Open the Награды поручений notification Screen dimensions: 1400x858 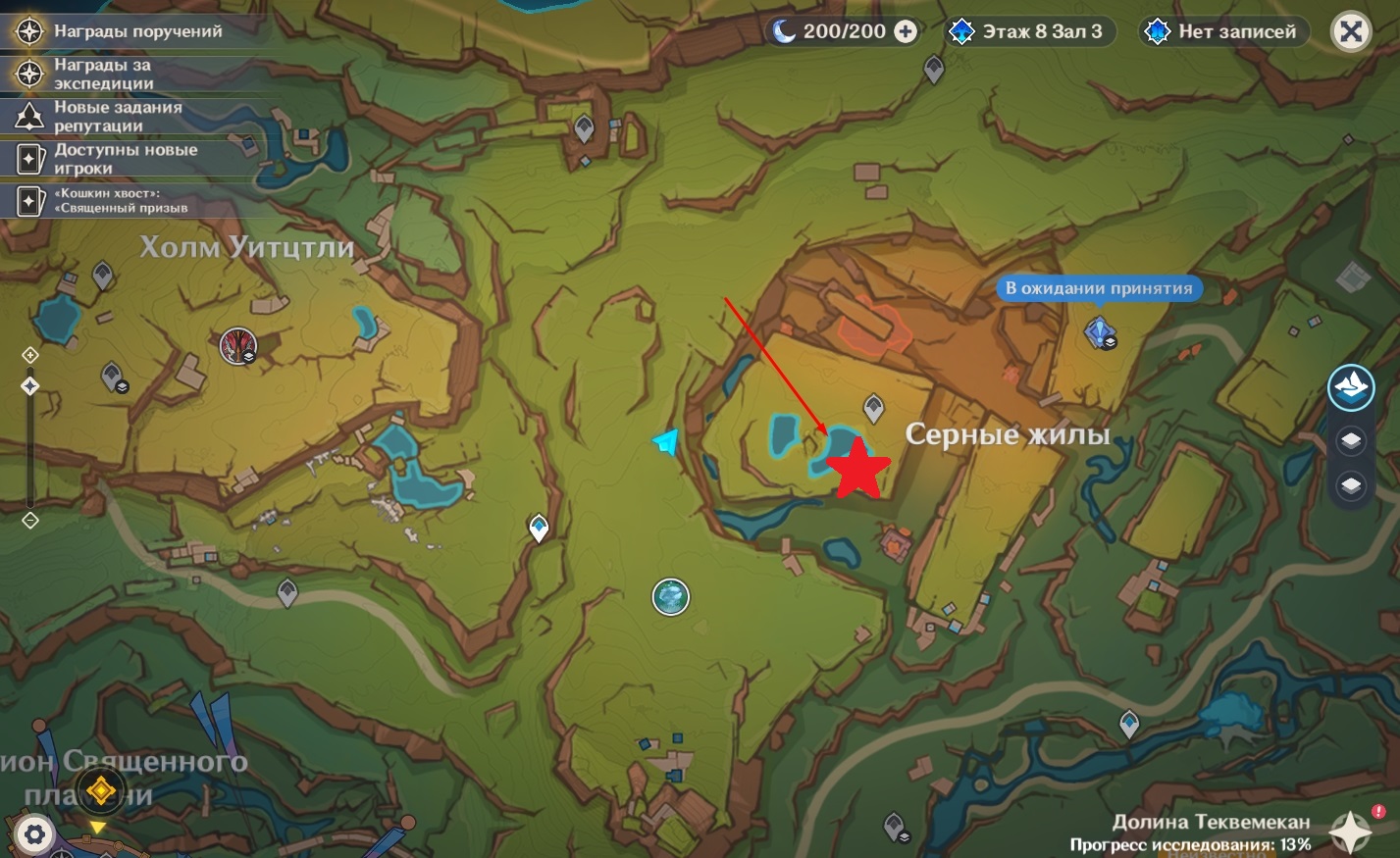[137, 31]
